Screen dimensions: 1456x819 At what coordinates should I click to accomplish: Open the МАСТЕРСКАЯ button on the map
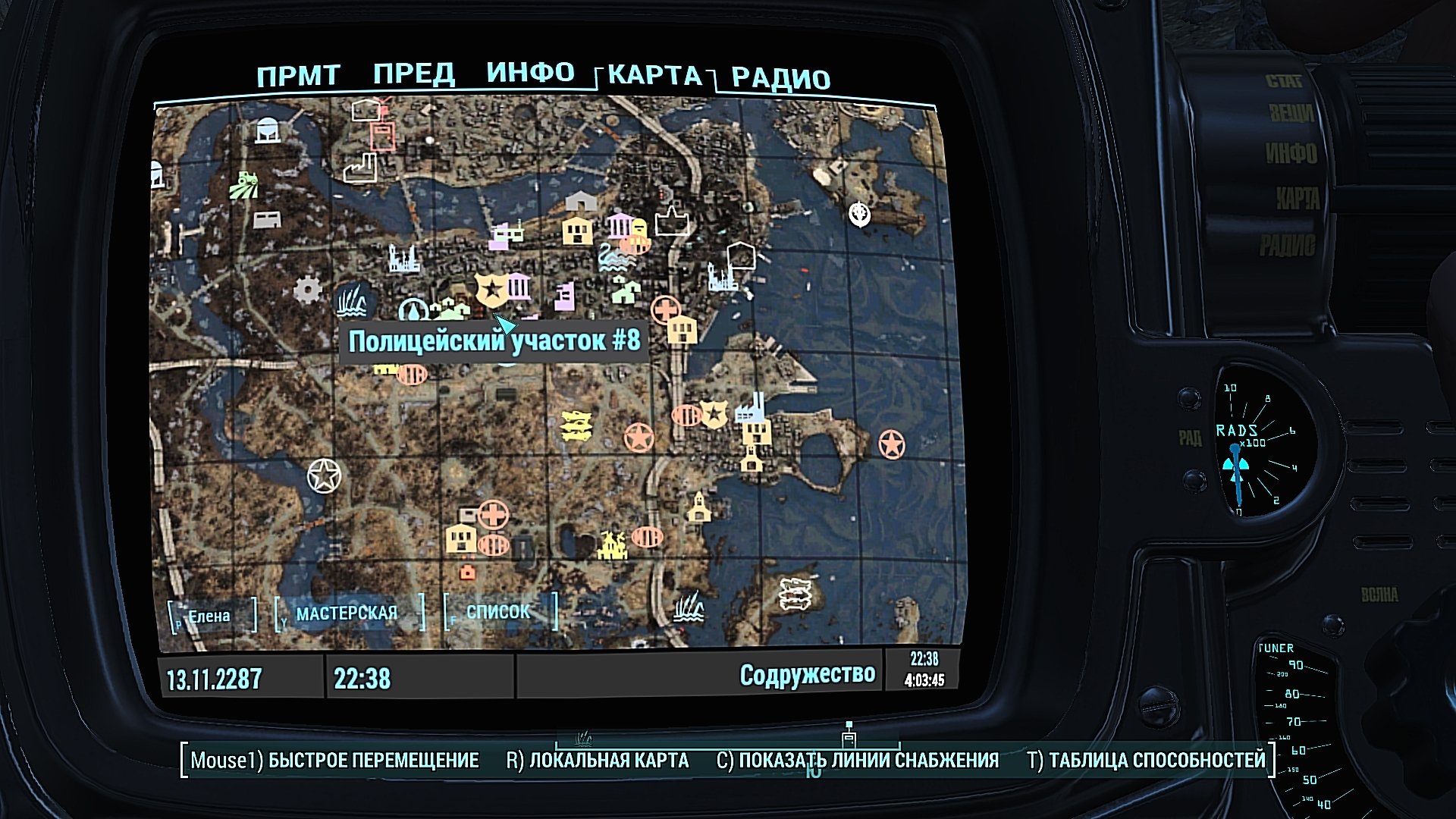(347, 614)
